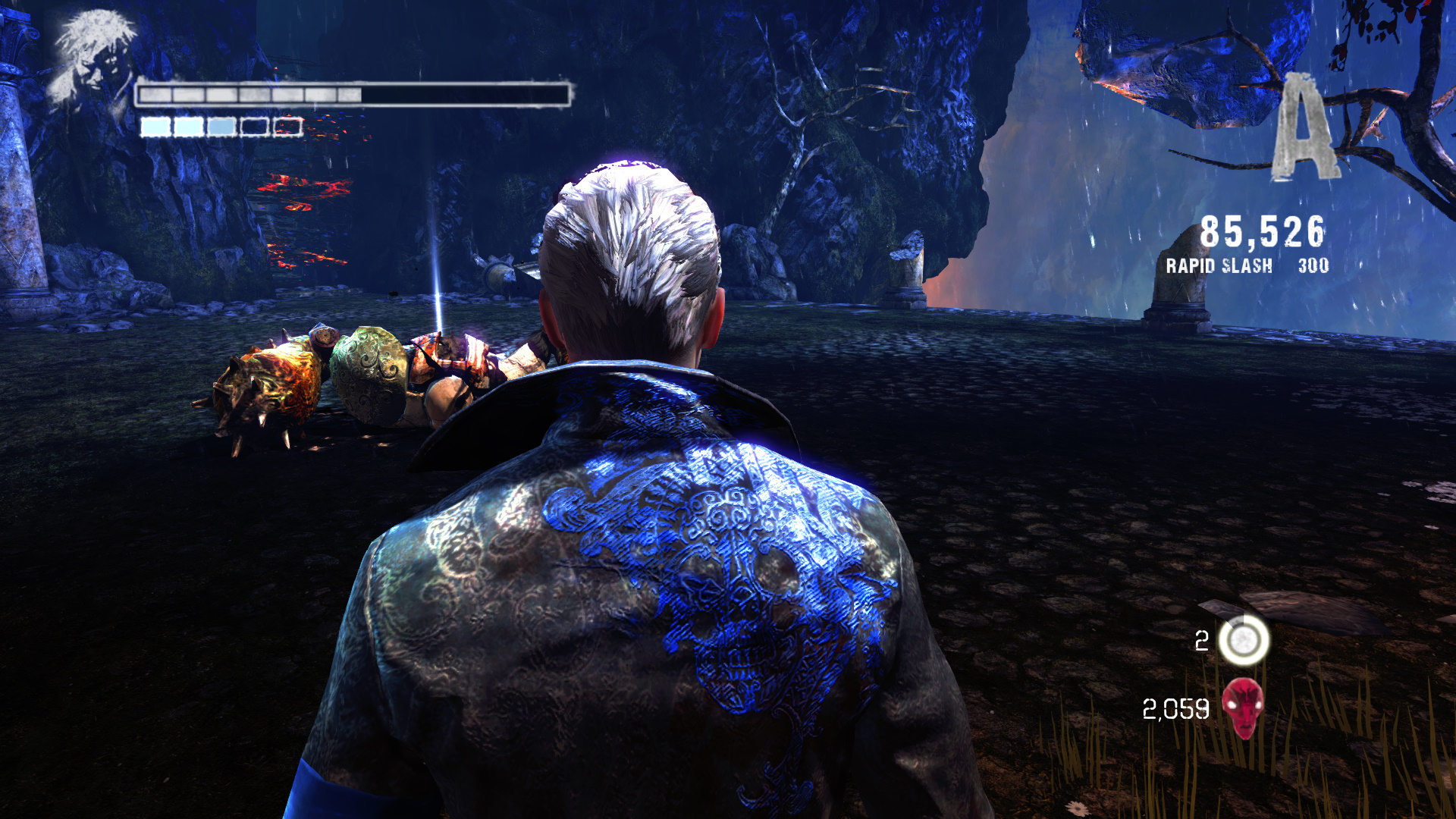Click the A style rank emblem
Image resolution: width=1456 pixels, height=819 pixels.
point(1303,129)
